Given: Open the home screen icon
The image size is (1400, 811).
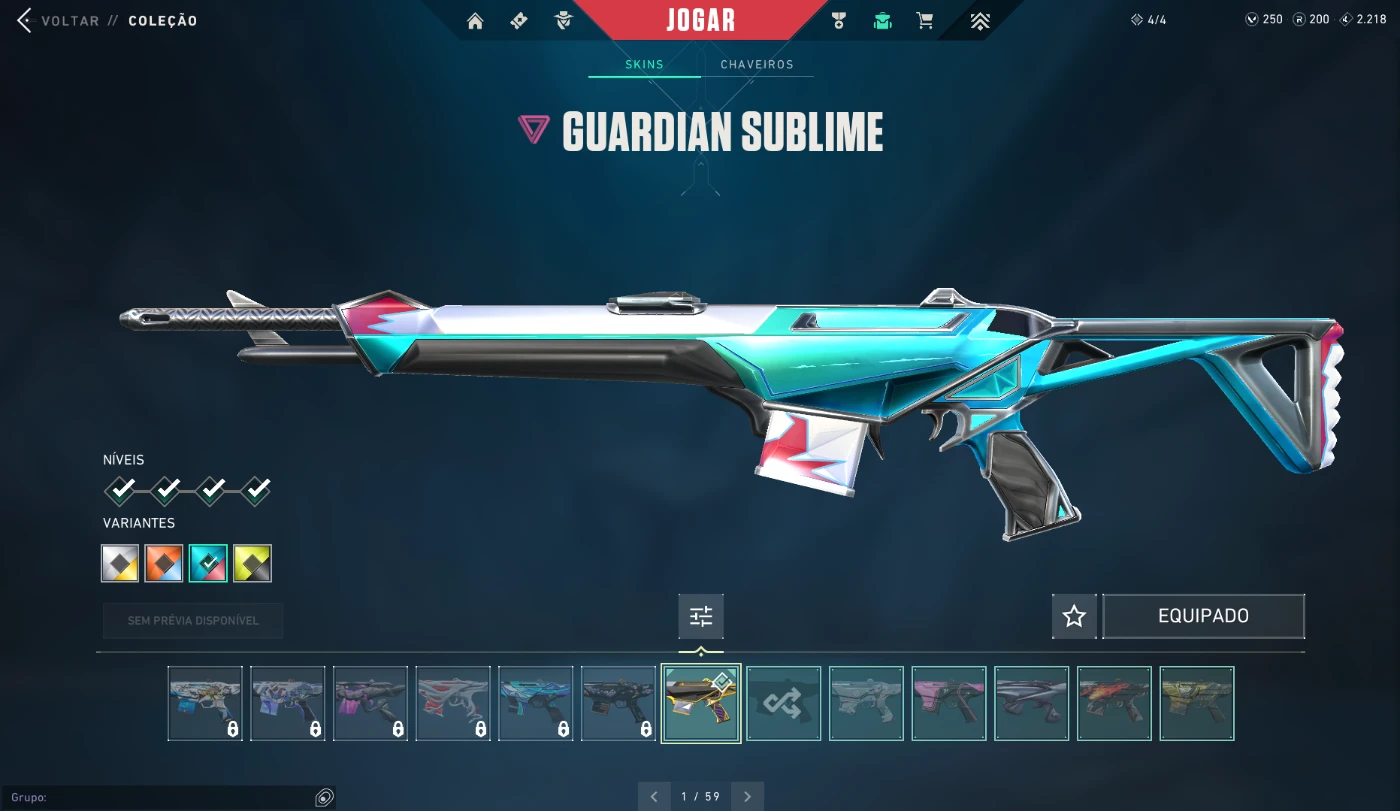Looking at the screenshot, I should [x=475, y=21].
